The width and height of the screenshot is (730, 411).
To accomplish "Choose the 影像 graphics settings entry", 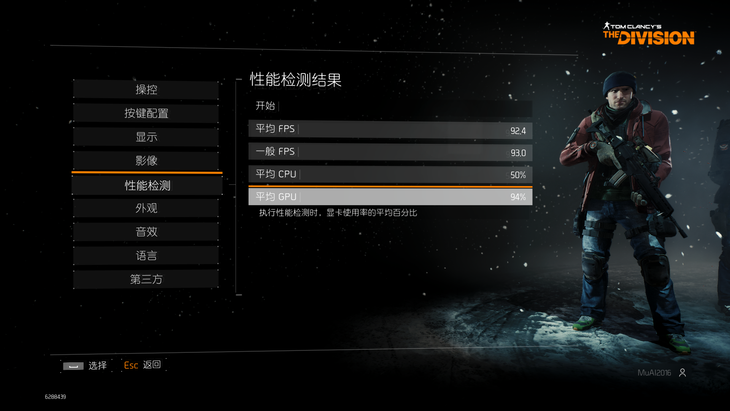I will (146, 160).
